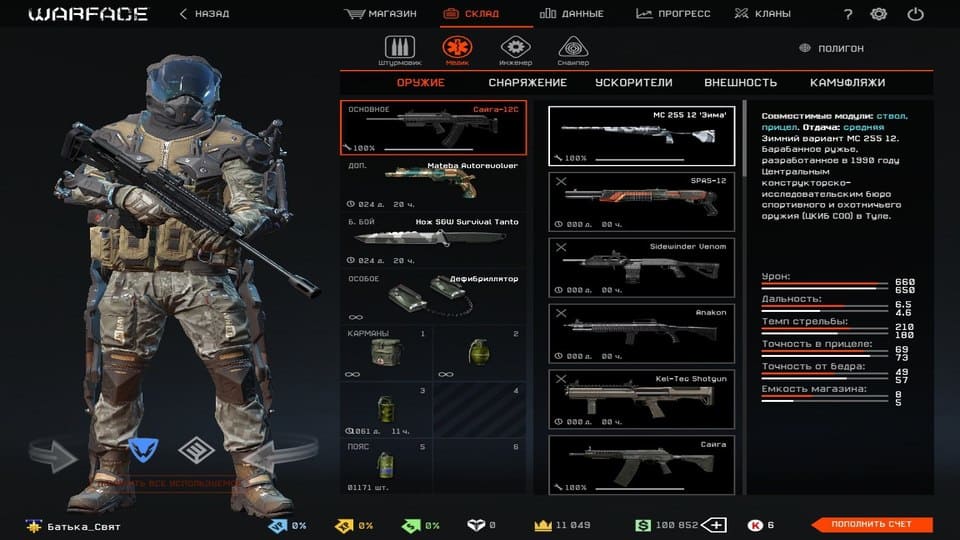
Task: Click the power quit icon
Action: pos(915,14)
